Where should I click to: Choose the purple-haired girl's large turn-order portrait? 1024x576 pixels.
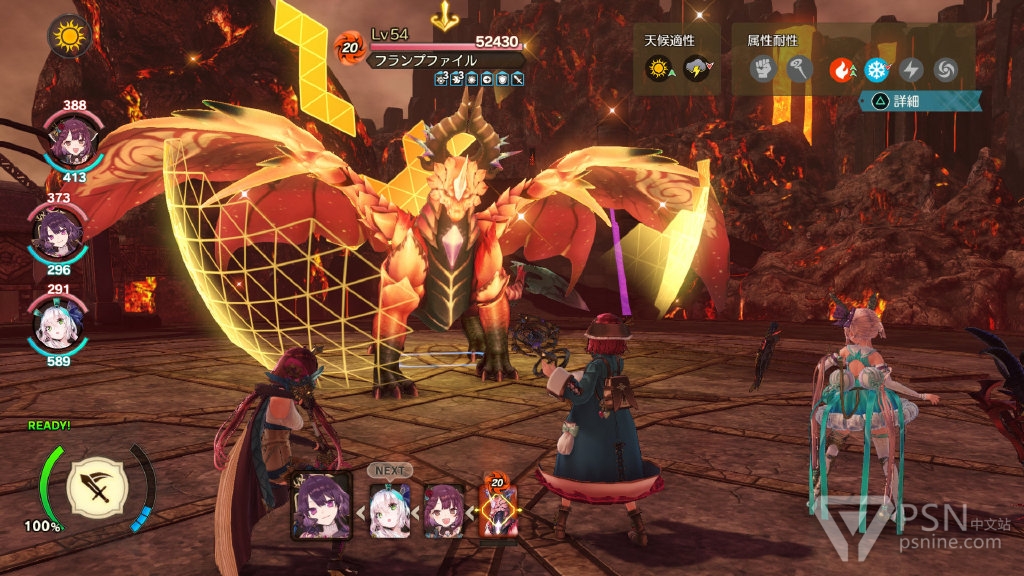click(x=321, y=505)
